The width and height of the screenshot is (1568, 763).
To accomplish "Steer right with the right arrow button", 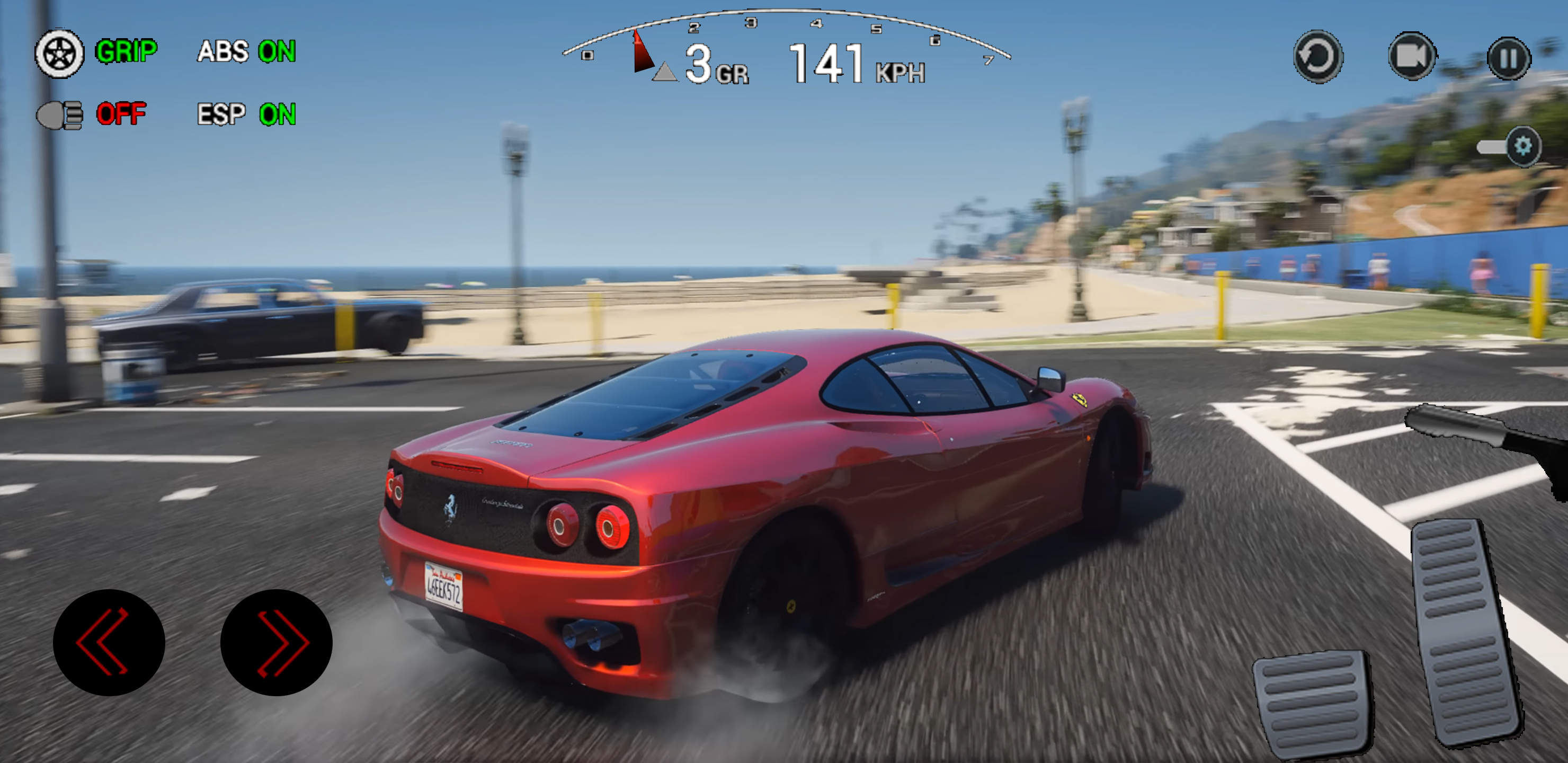I will coord(277,642).
